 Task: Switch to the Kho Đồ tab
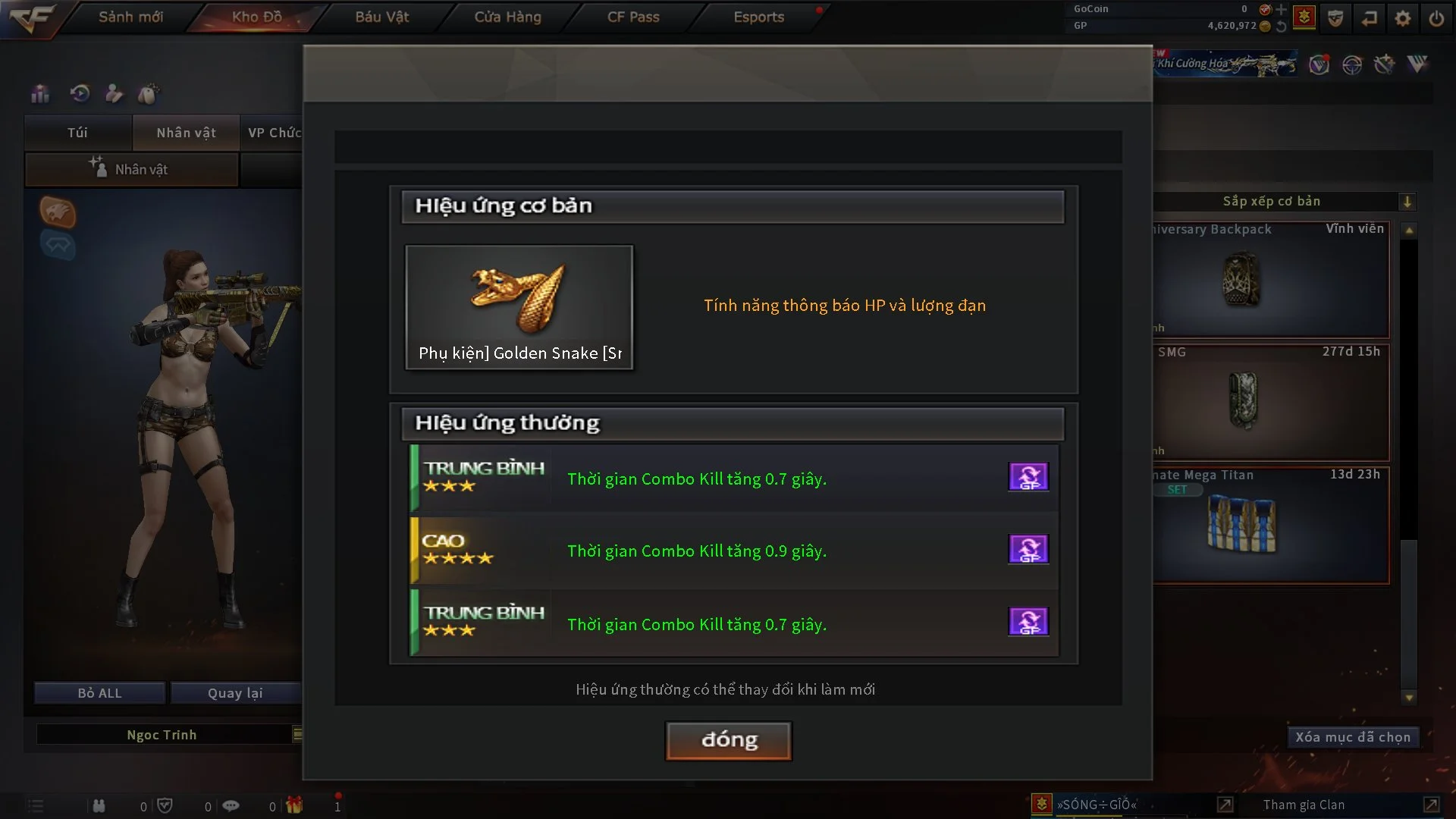pos(256,17)
